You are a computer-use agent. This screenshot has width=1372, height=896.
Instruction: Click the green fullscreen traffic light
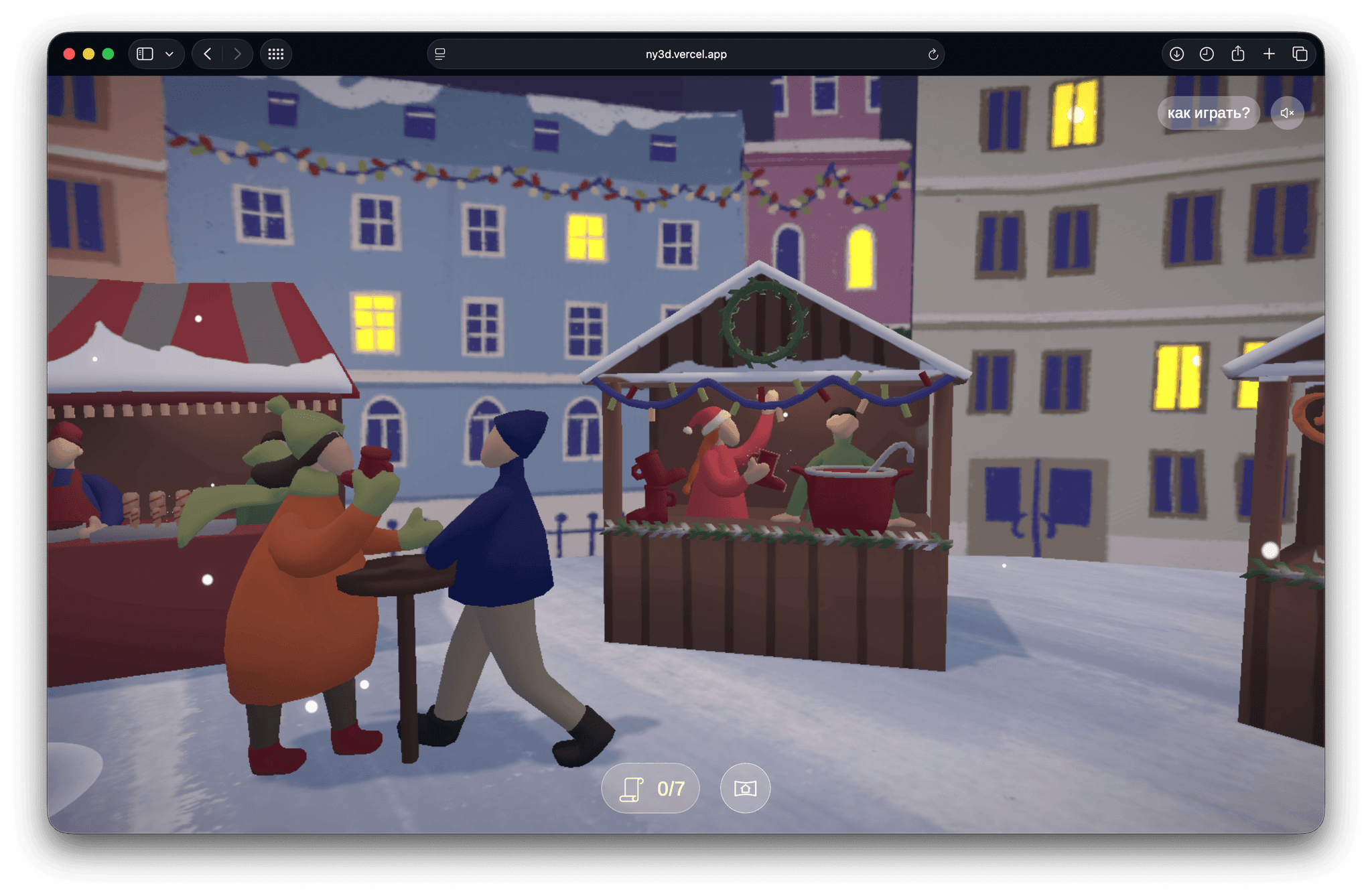[107, 52]
